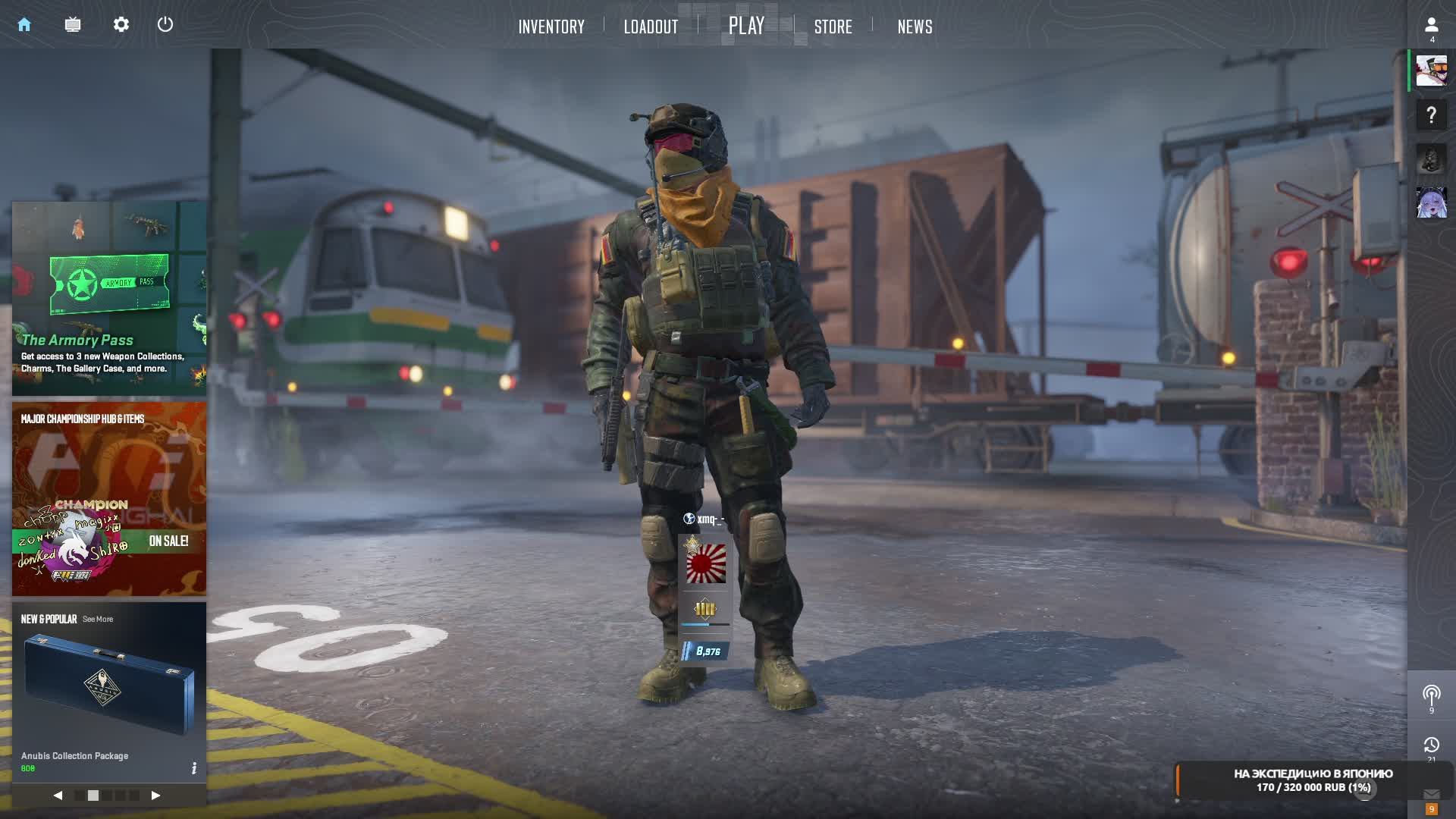The height and width of the screenshot is (819, 1456).
Task: Go to the Store tab
Action: coord(833,27)
